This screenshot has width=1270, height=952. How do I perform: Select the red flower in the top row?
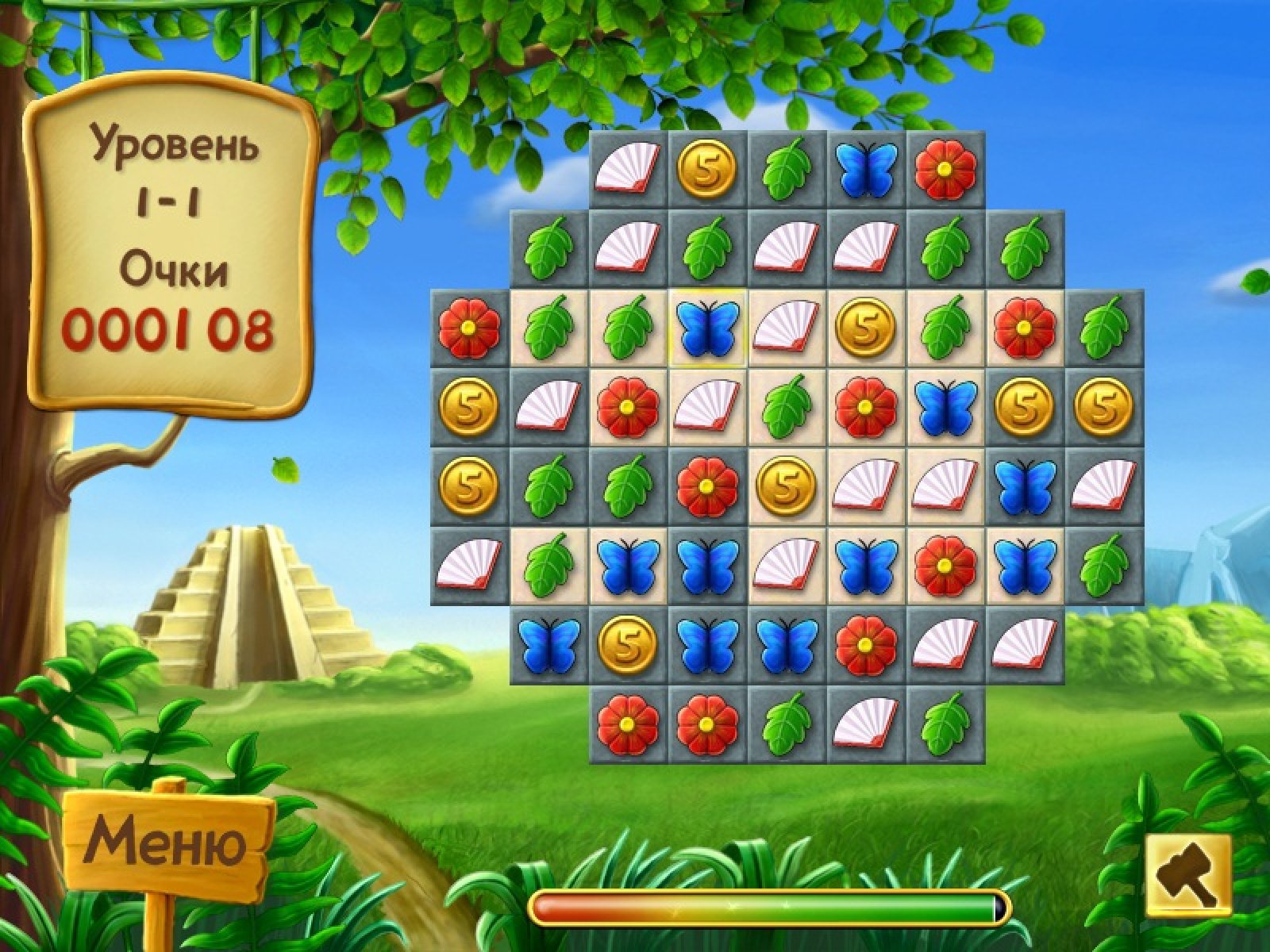pos(945,169)
